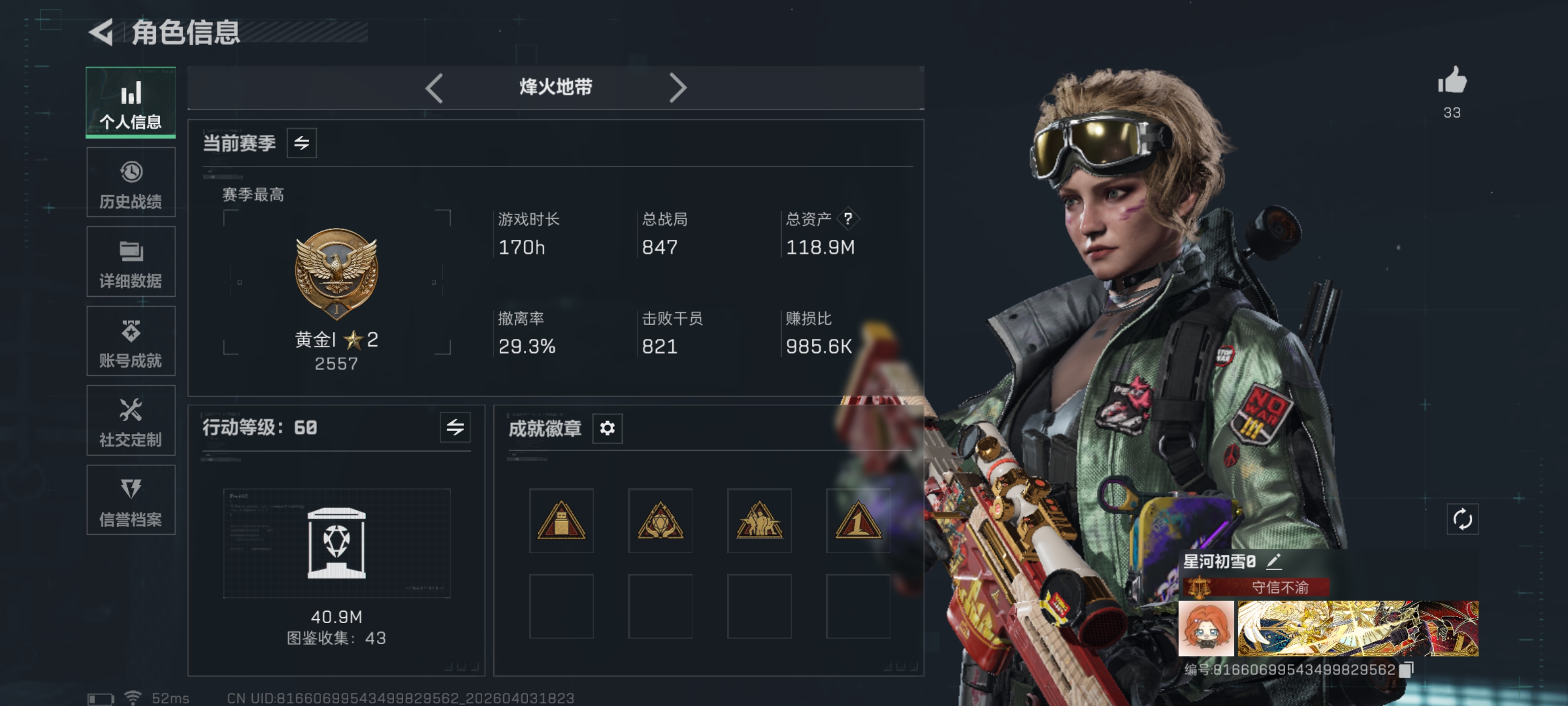Image resolution: width=1568 pixels, height=706 pixels.
Task: Open 成就徽章 gear settings
Action: tap(607, 428)
